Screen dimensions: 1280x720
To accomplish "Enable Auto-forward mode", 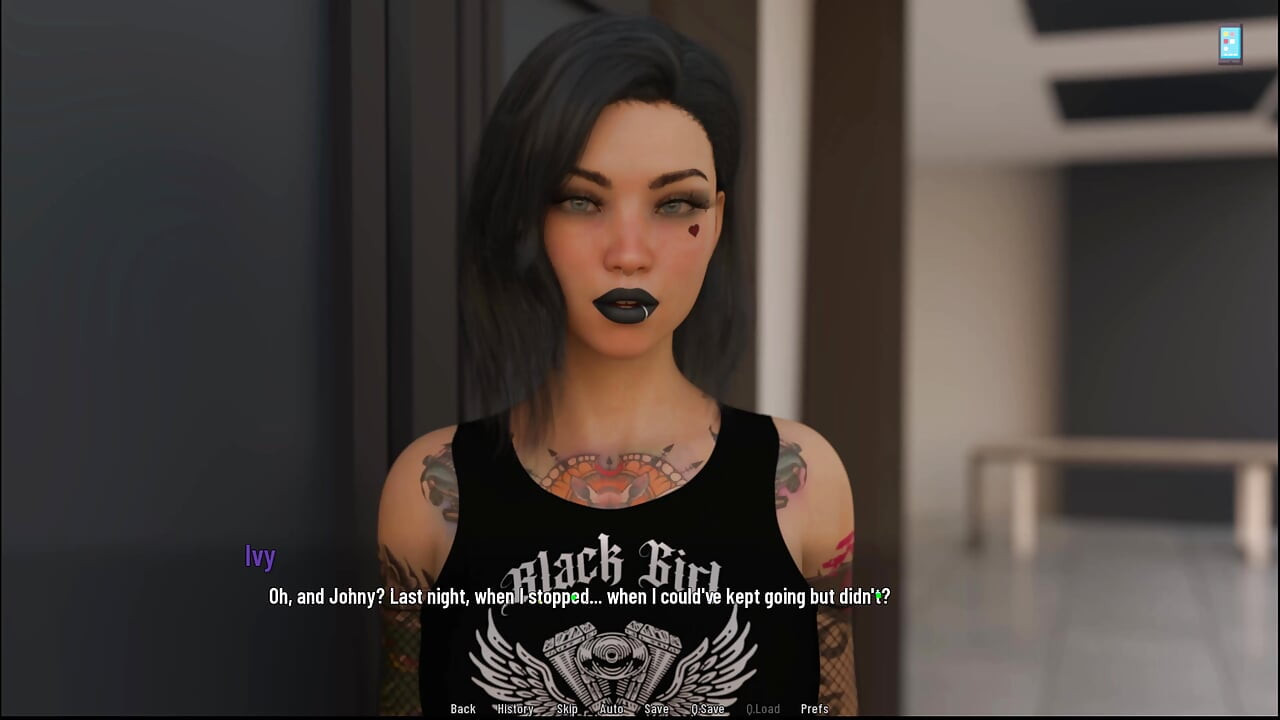I will (610, 709).
